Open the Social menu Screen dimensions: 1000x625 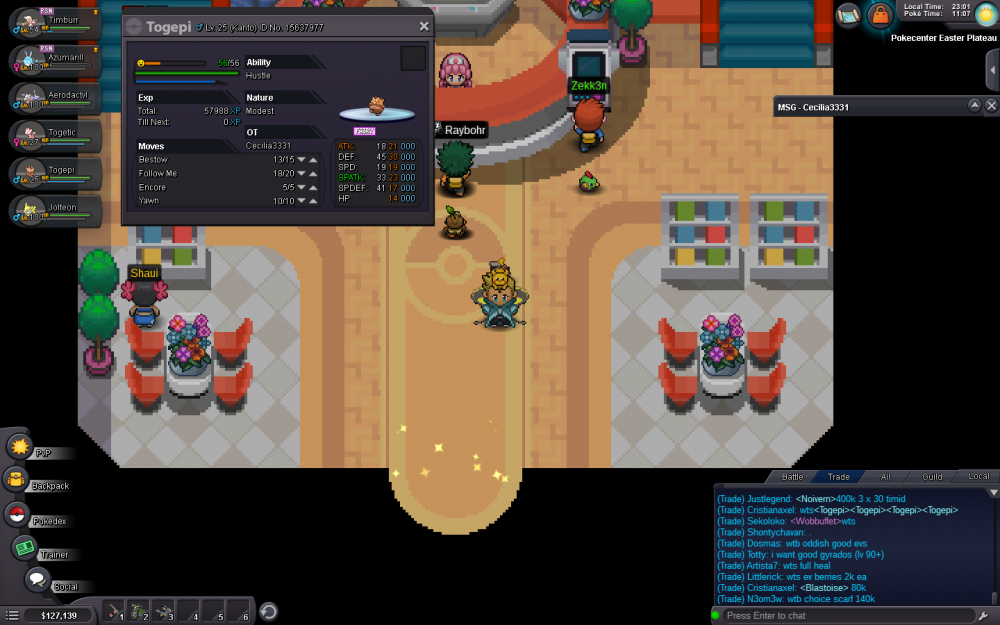coord(37,580)
